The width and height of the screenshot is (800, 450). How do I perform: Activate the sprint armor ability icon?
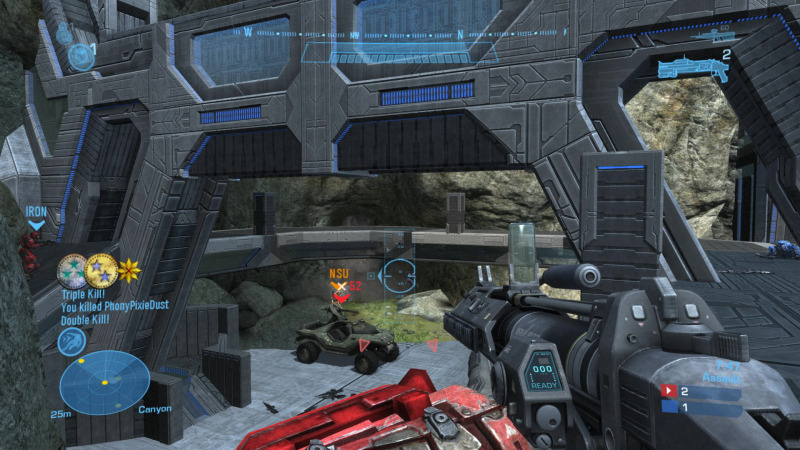click(72, 341)
